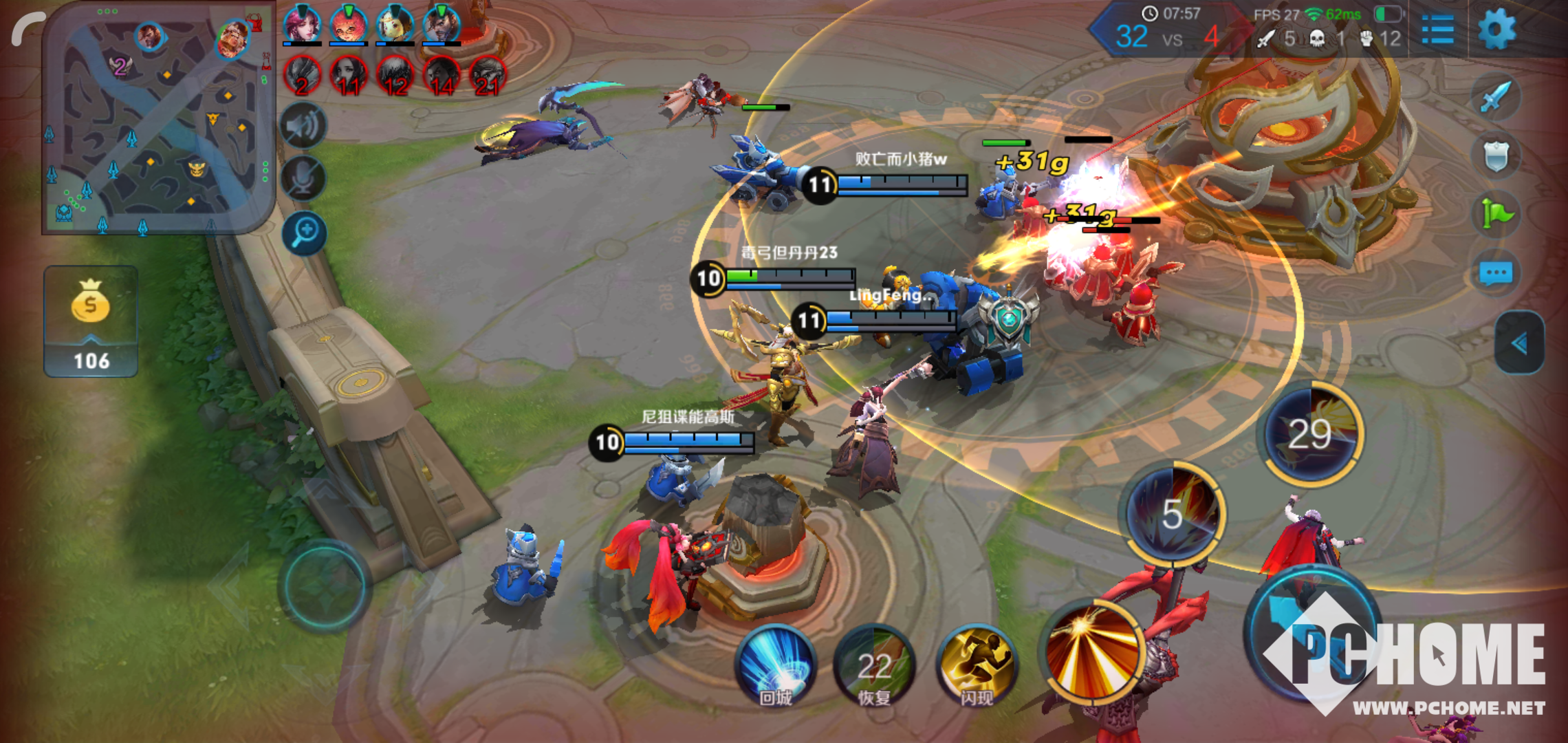Send the shield retreat signal
1568x743 pixels.
1496,156
